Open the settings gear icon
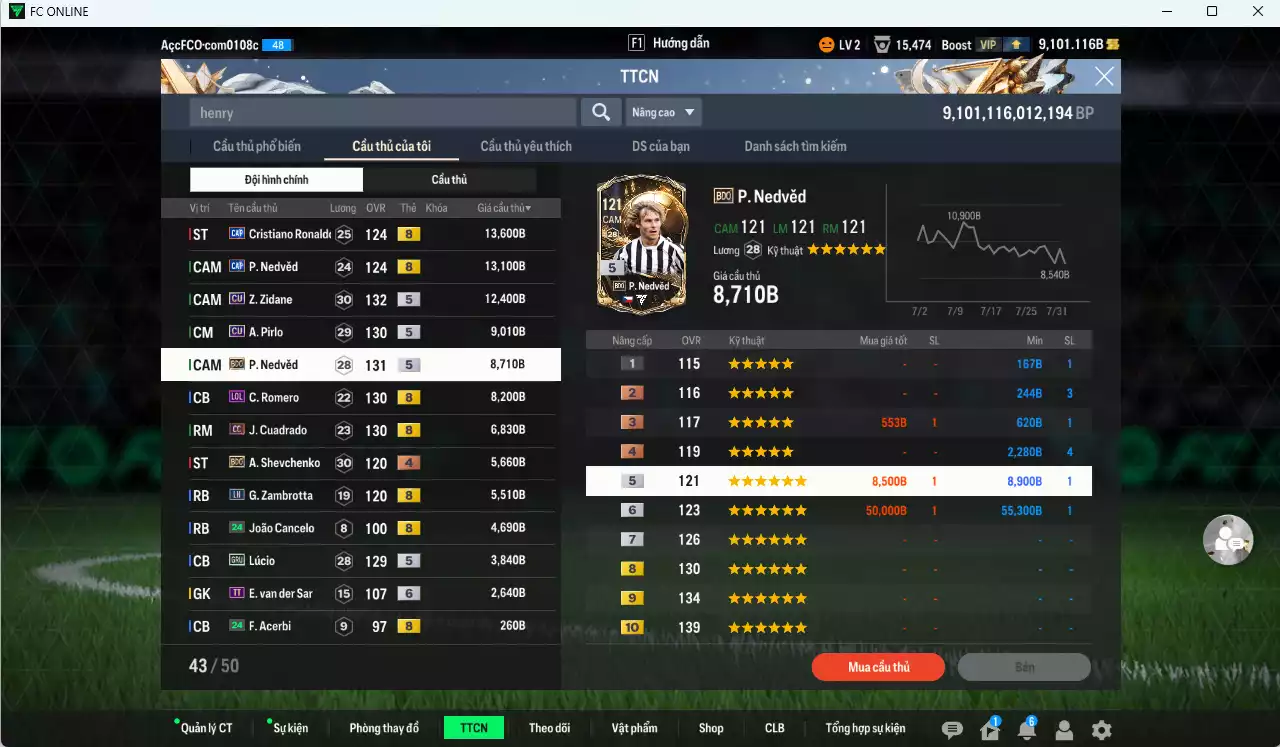 [1101, 729]
